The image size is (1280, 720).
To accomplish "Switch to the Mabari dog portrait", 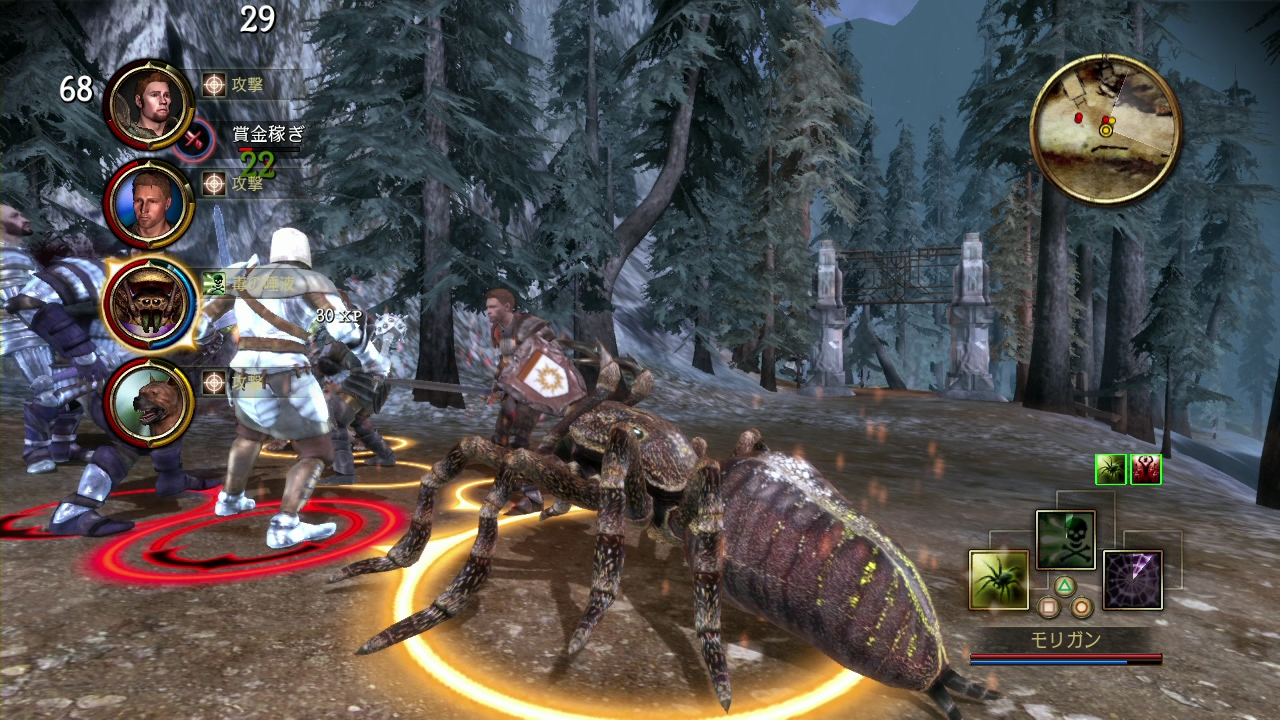I will (x=148, y=402).
